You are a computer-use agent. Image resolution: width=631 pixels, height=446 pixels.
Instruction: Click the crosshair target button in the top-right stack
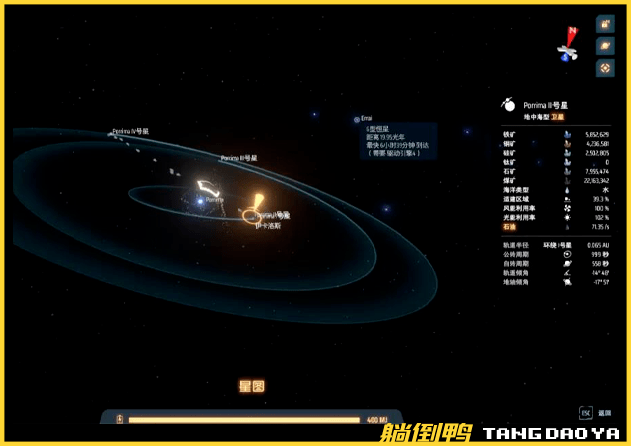click(605, 69)
